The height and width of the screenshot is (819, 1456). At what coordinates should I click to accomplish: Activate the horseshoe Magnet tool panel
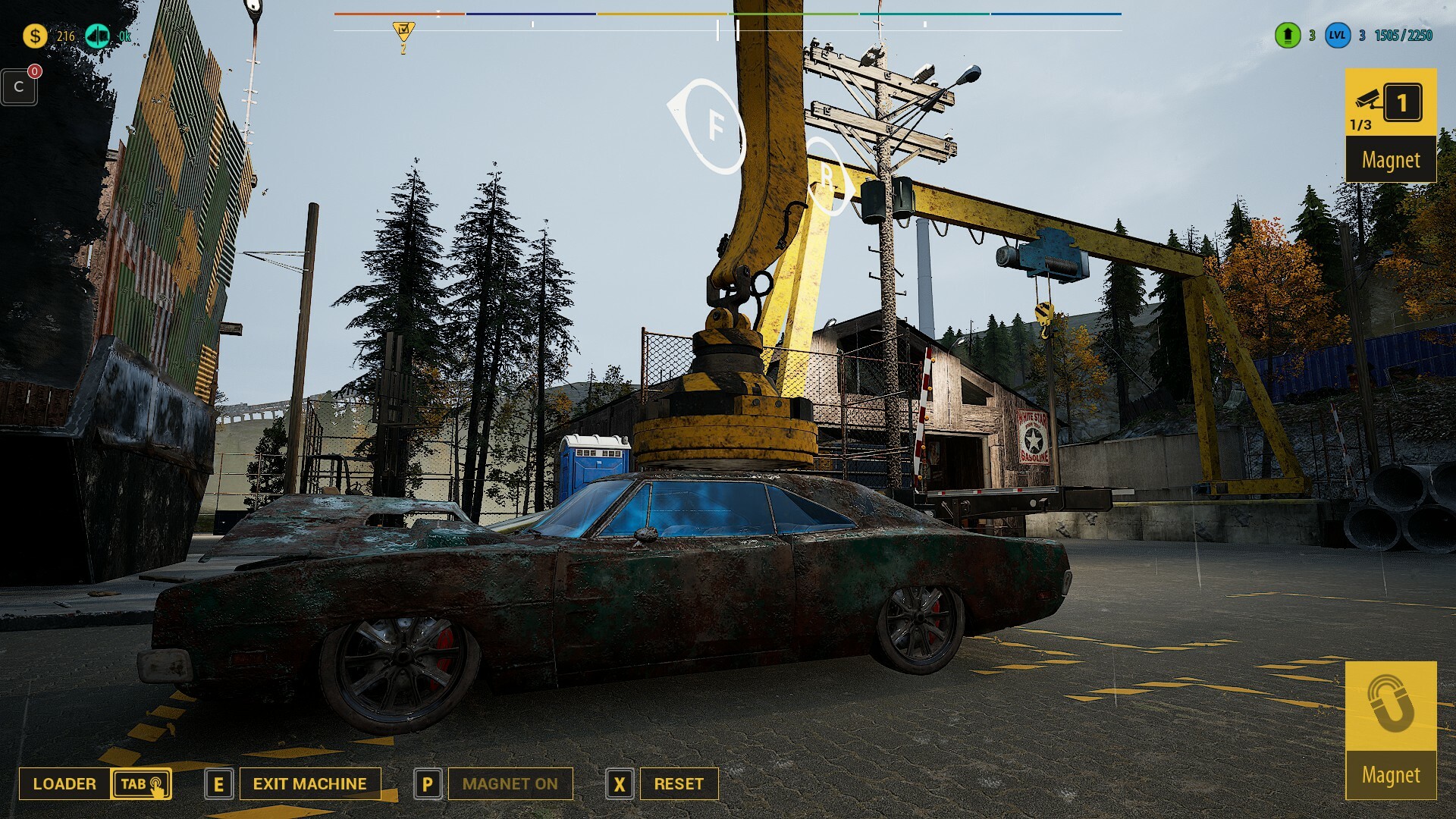(1390, 730)
